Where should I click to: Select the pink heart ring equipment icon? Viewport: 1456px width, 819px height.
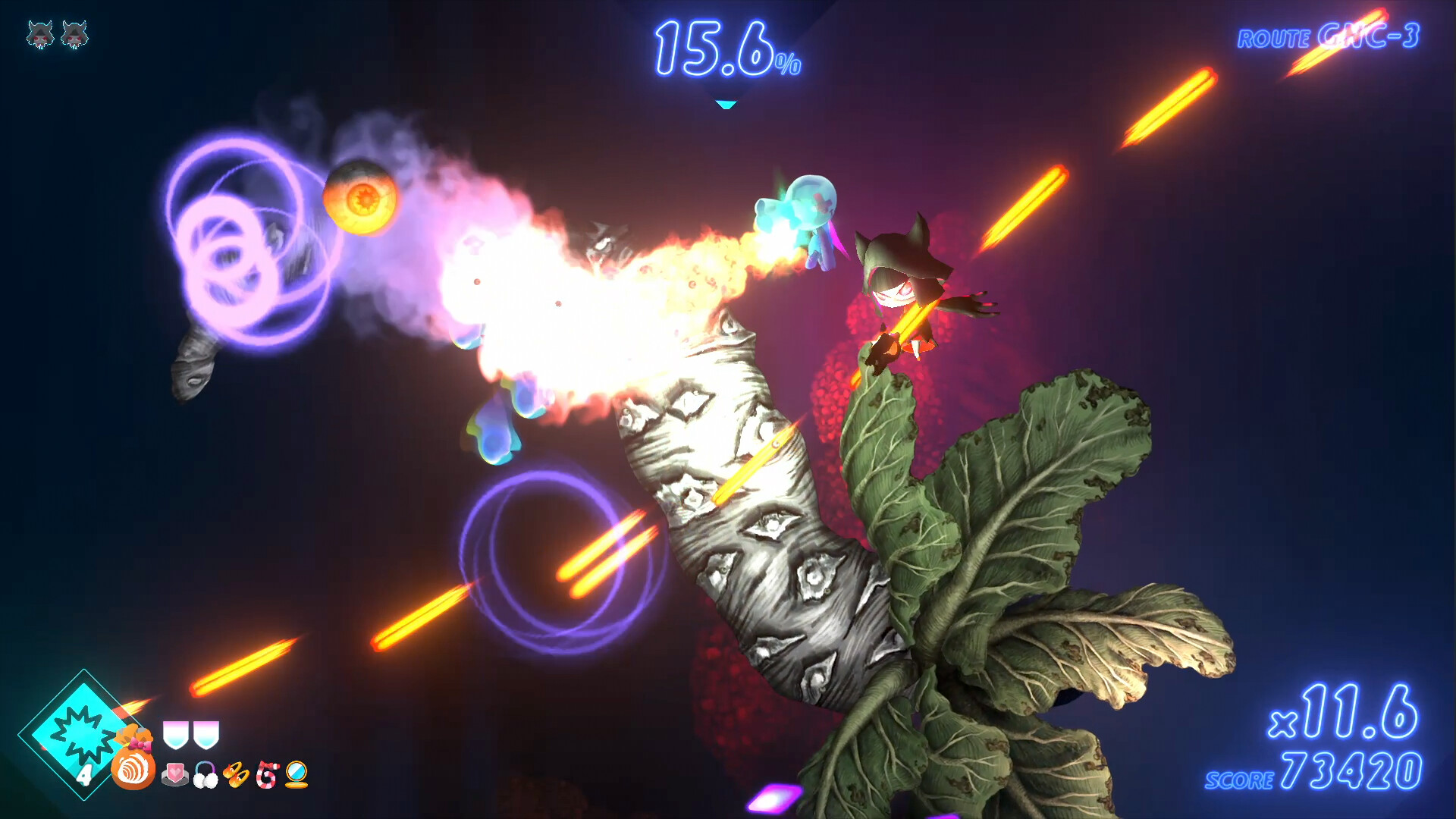(x=176, y=775)
